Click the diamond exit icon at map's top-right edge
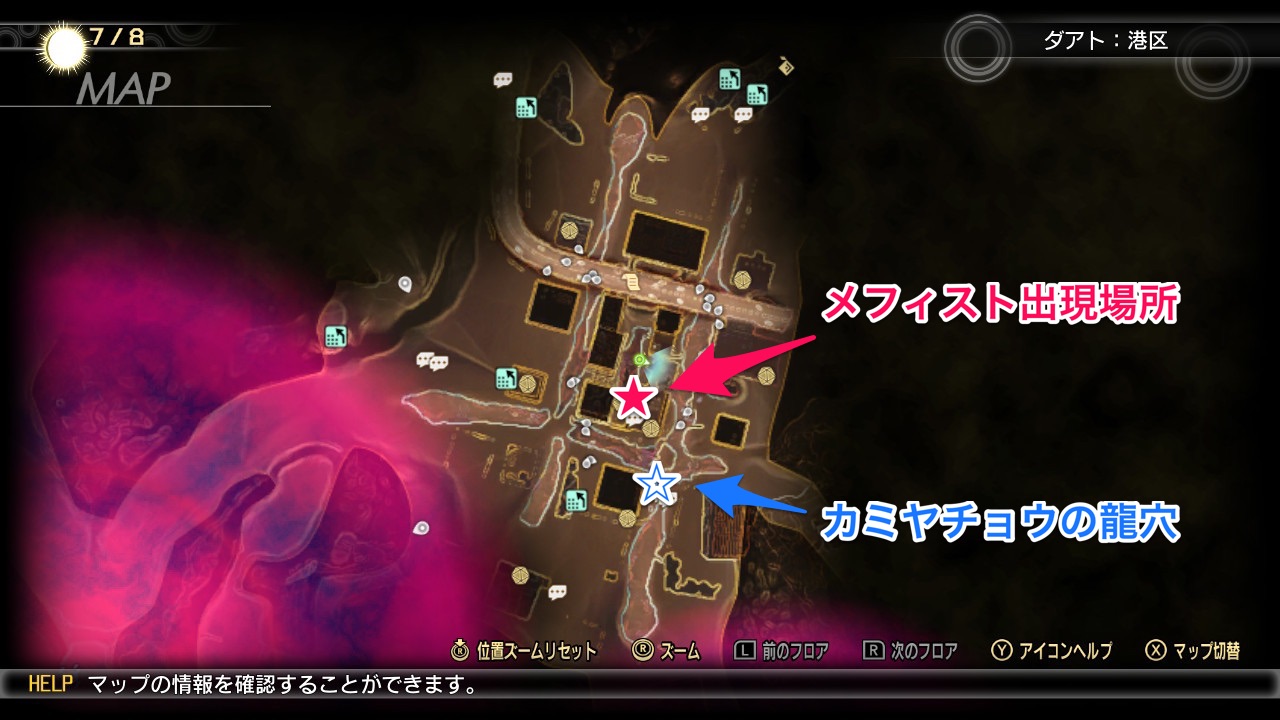 pos(784,67)
